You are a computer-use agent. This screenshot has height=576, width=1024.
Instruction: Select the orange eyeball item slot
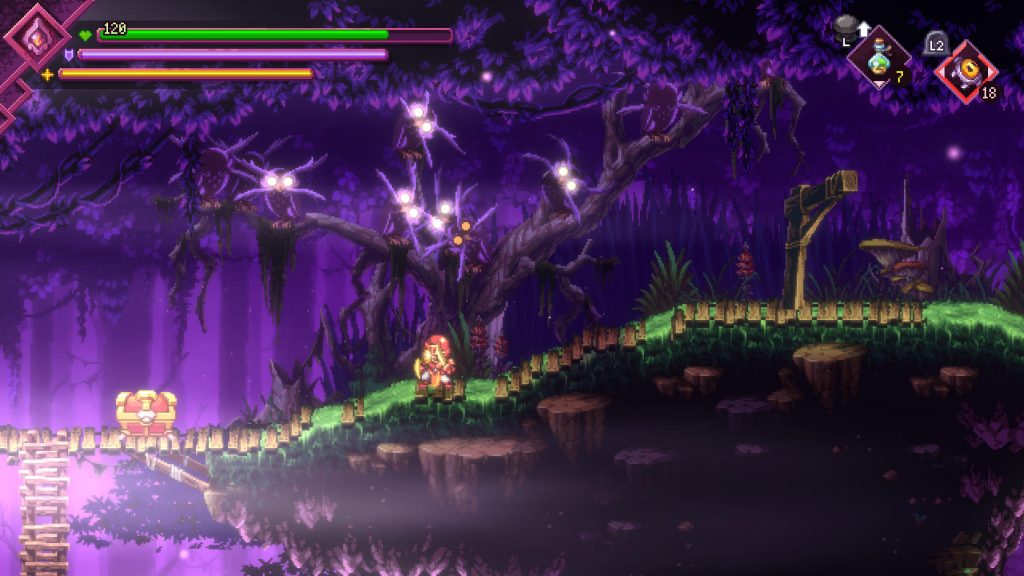(x=966, y=71)
